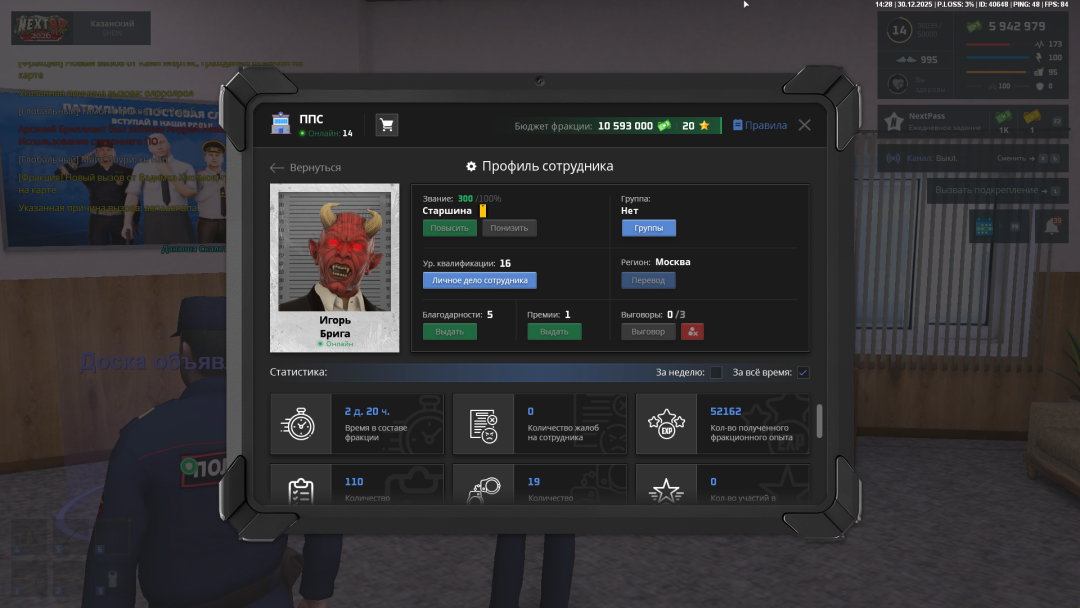Image resolution: width=1080 pixels, height=608 pixels.
Task: Close the employee profile window
Action: [804, 126]
